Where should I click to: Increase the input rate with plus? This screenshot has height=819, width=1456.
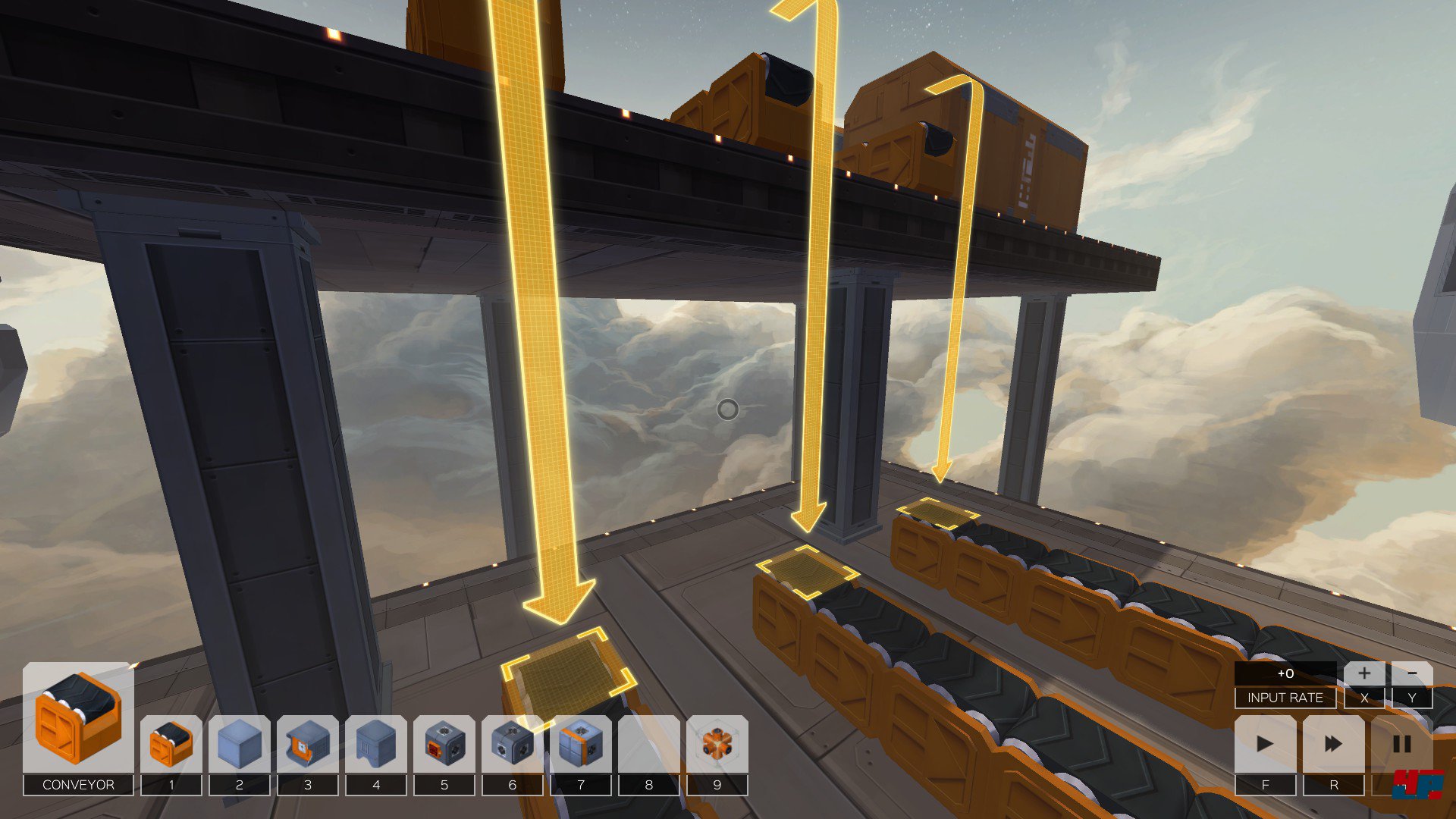[1363, 673]
